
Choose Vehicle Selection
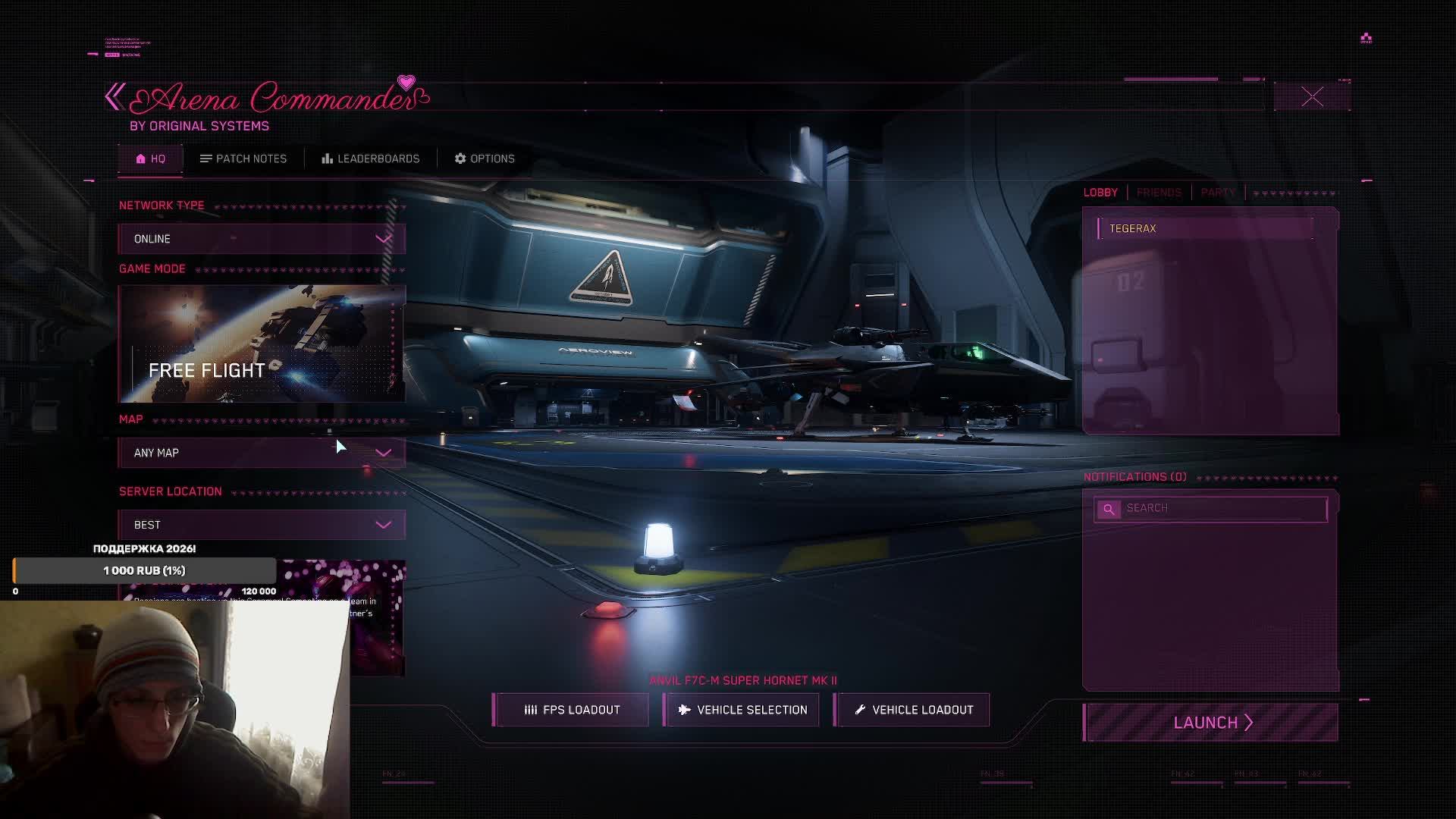click(x=742, y=710)
